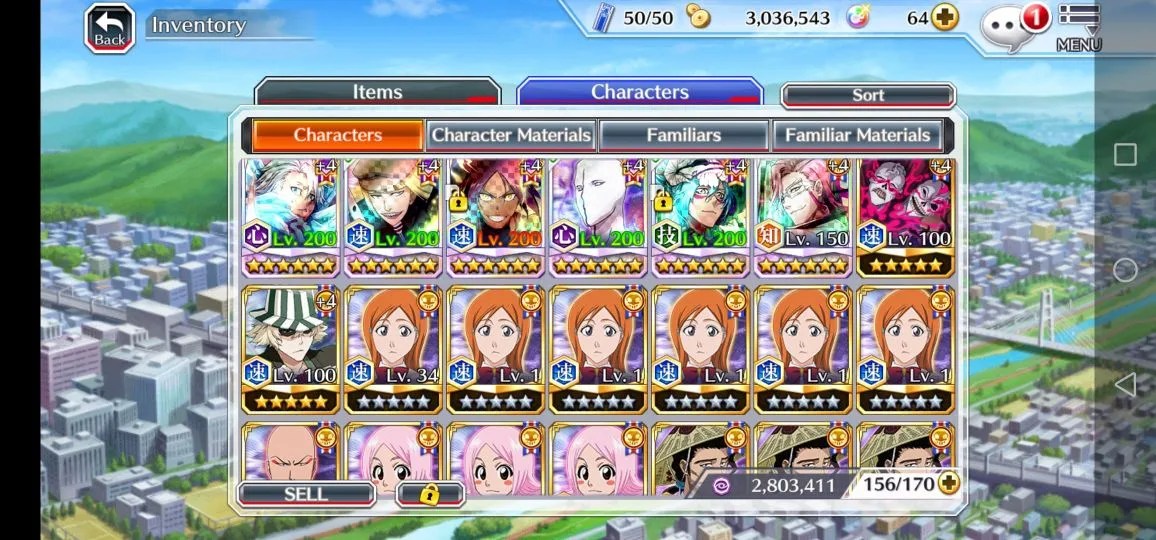Open the Sort options

click(x=867, y=96)
